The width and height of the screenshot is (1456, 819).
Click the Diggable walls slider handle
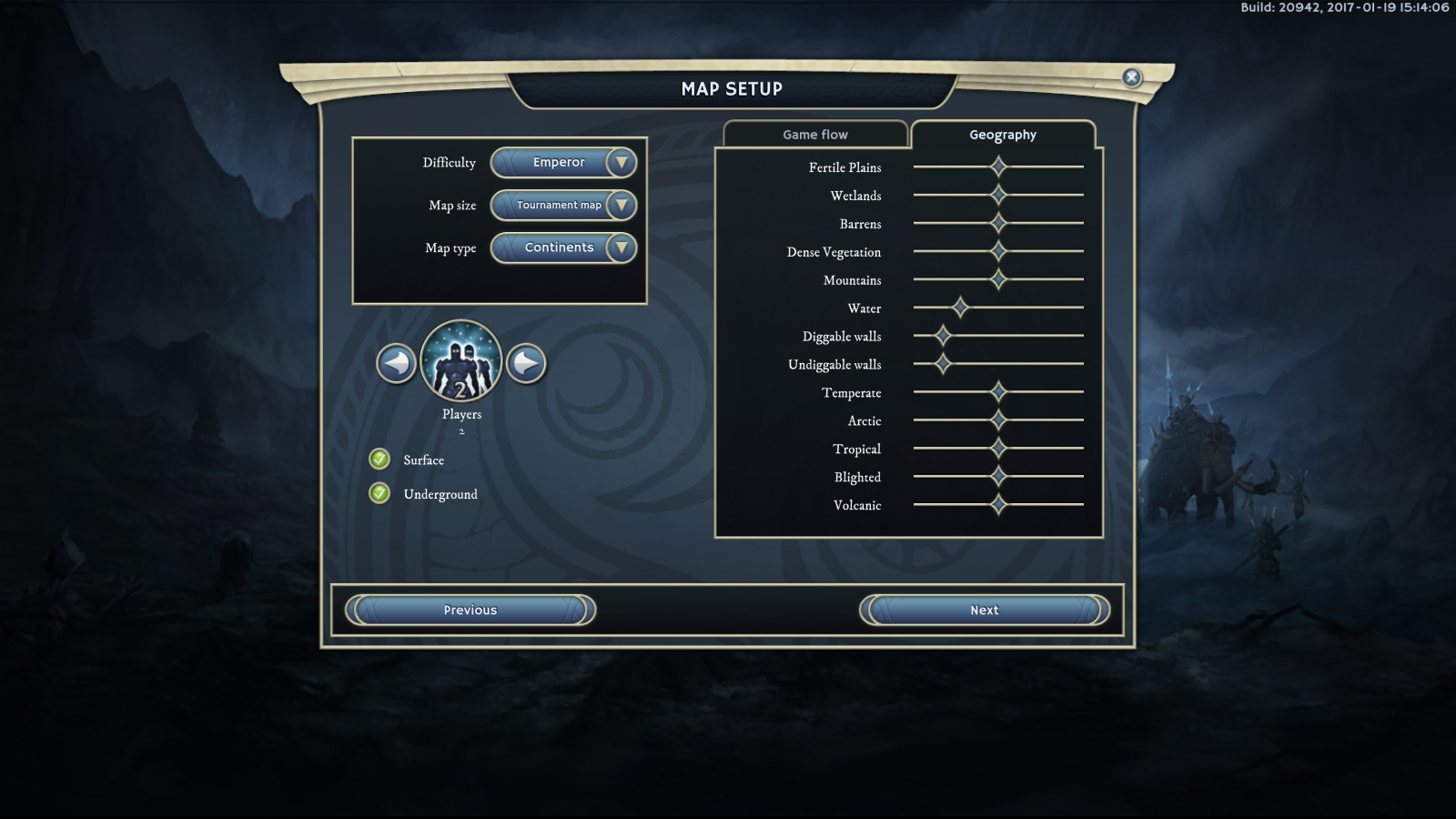pyautogui.click(x=943, y=336)
